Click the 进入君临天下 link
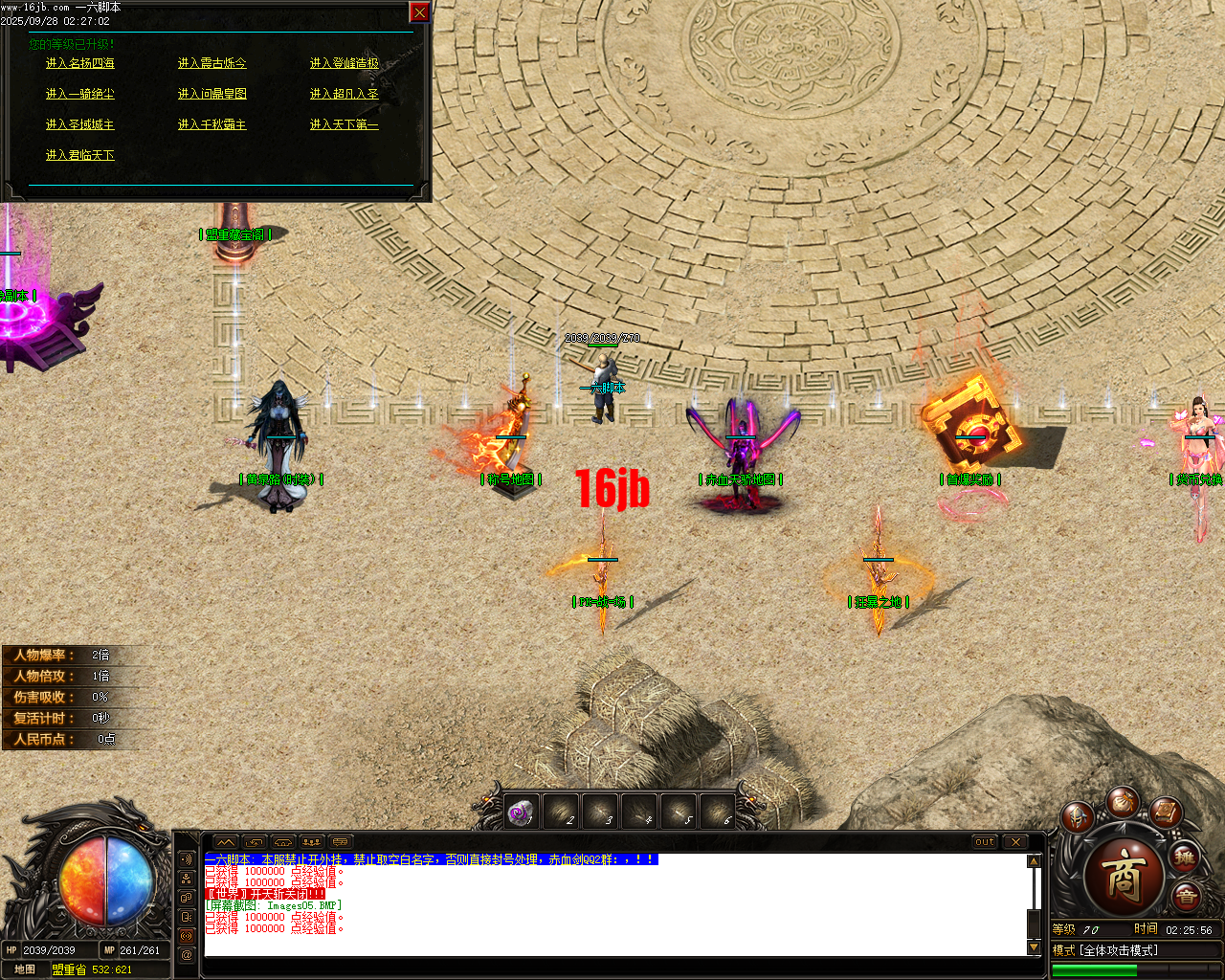 point(79,154)
